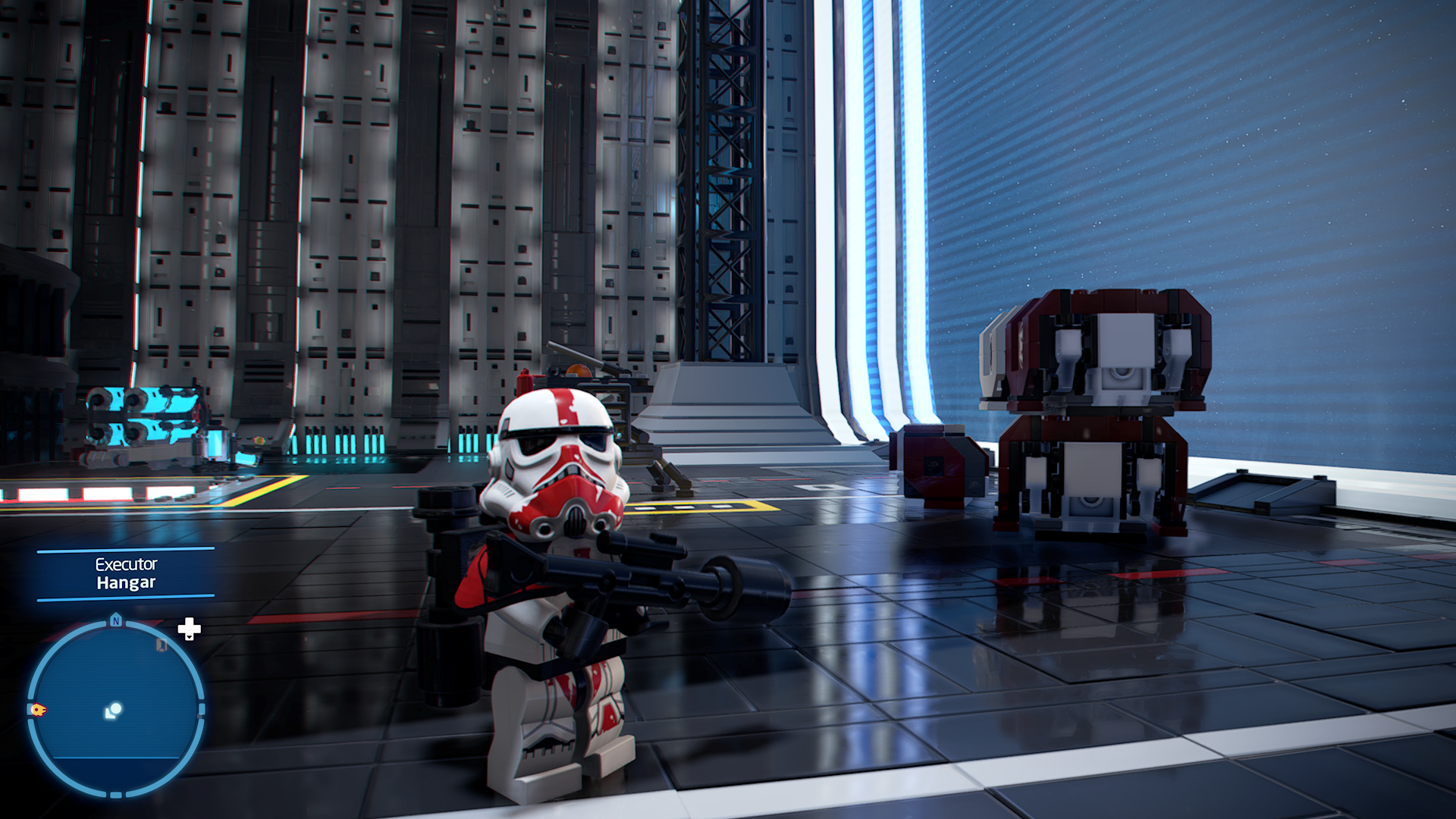Click the Executor Hangar location banner

click(x=126, y=574)
